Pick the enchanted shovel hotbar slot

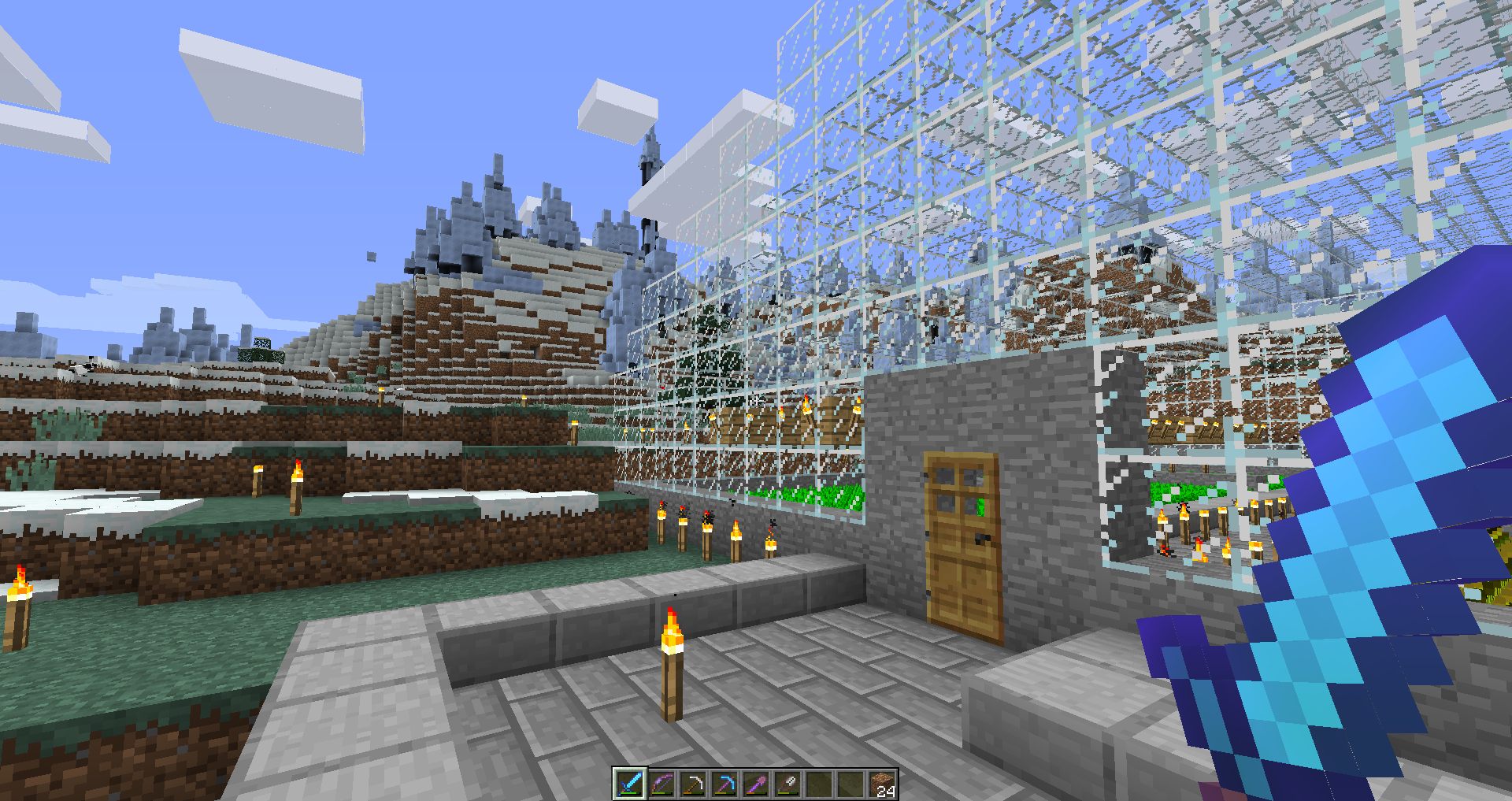click(x=756, y=784)
